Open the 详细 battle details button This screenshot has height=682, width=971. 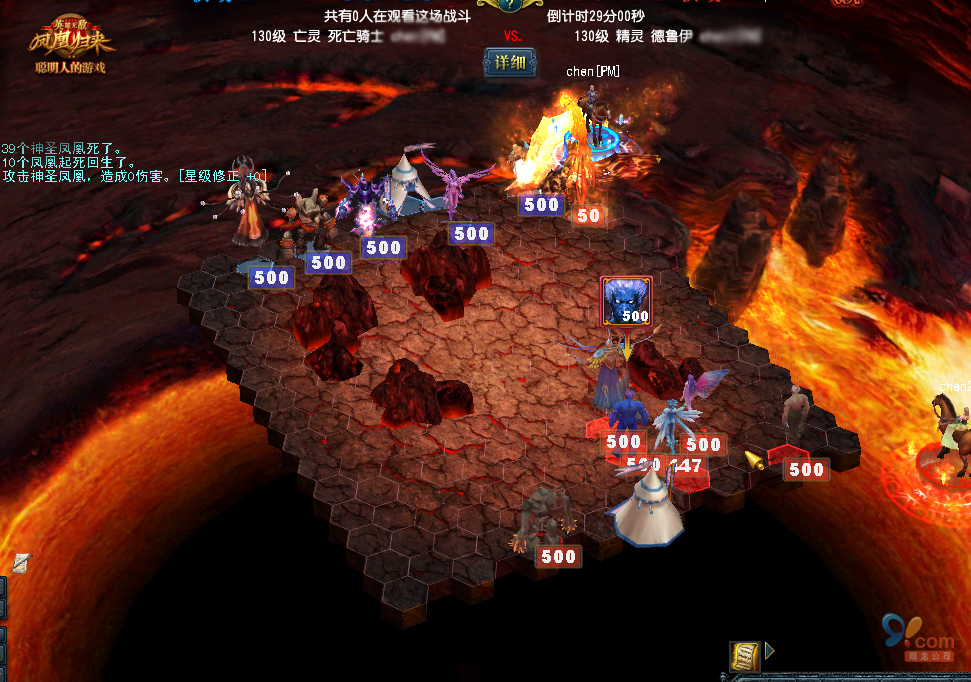[509, 62]
